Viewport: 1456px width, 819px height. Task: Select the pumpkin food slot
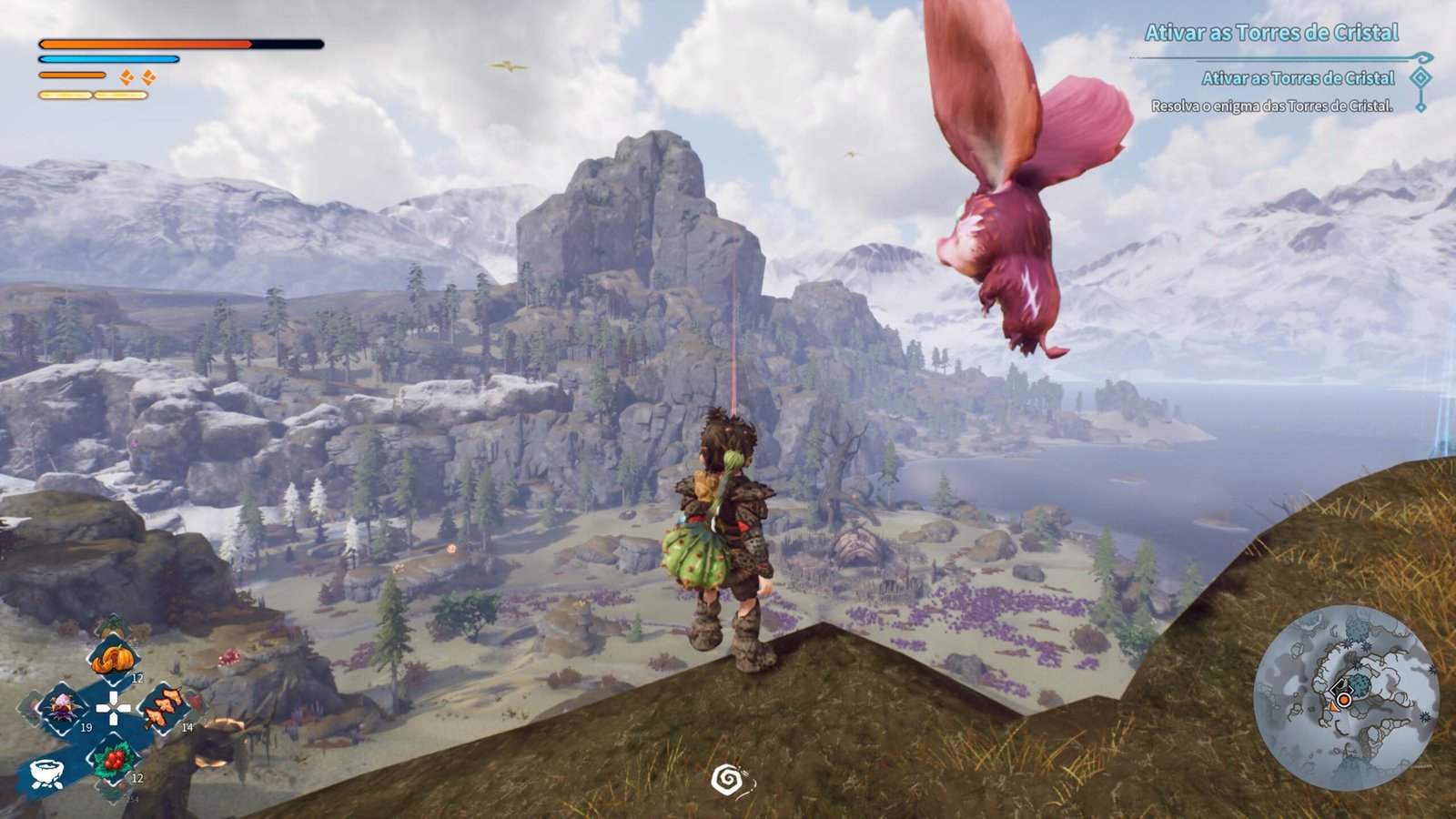coord(114,657)
